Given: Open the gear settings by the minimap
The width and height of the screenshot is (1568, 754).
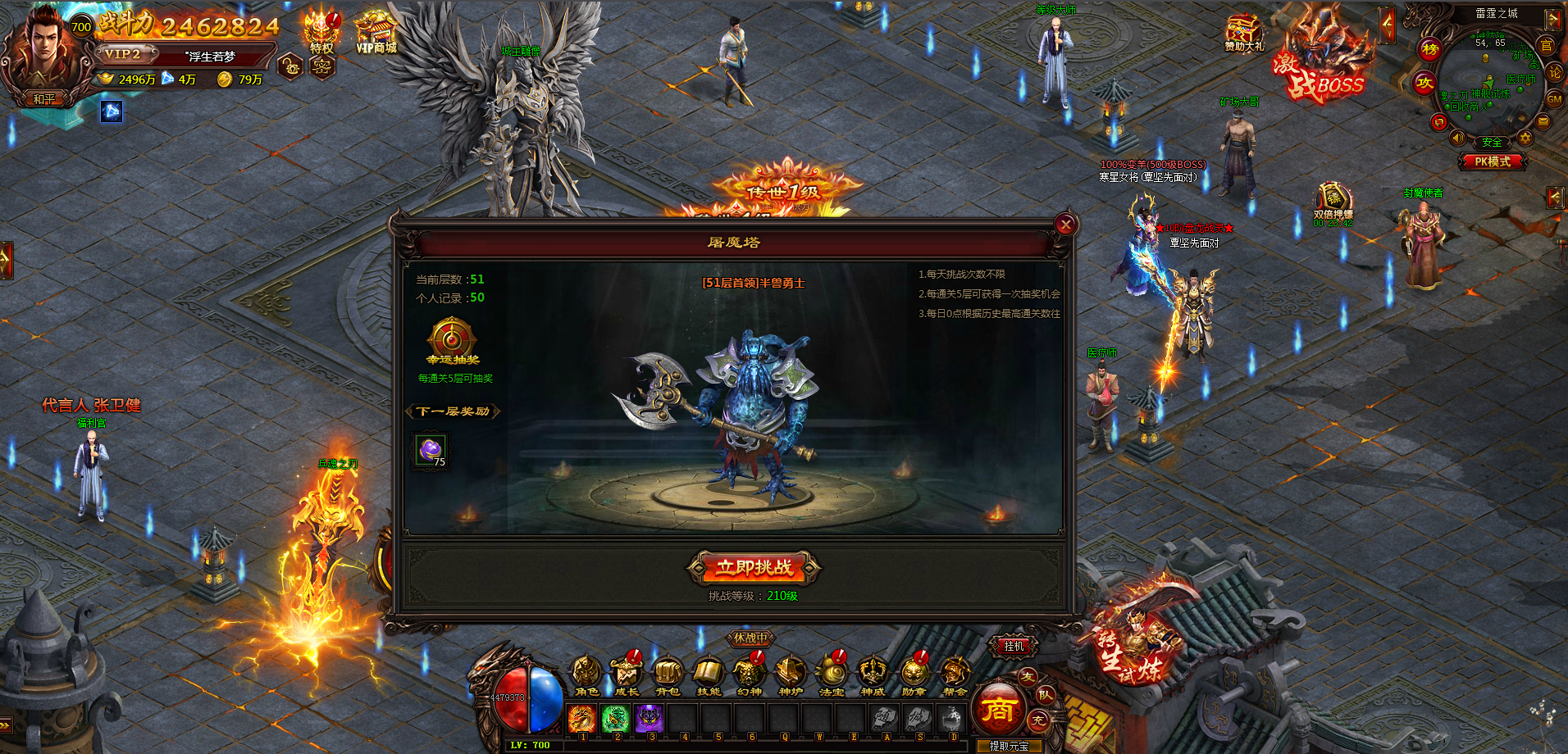Looking at the screenshot, I should (1525, 138).
